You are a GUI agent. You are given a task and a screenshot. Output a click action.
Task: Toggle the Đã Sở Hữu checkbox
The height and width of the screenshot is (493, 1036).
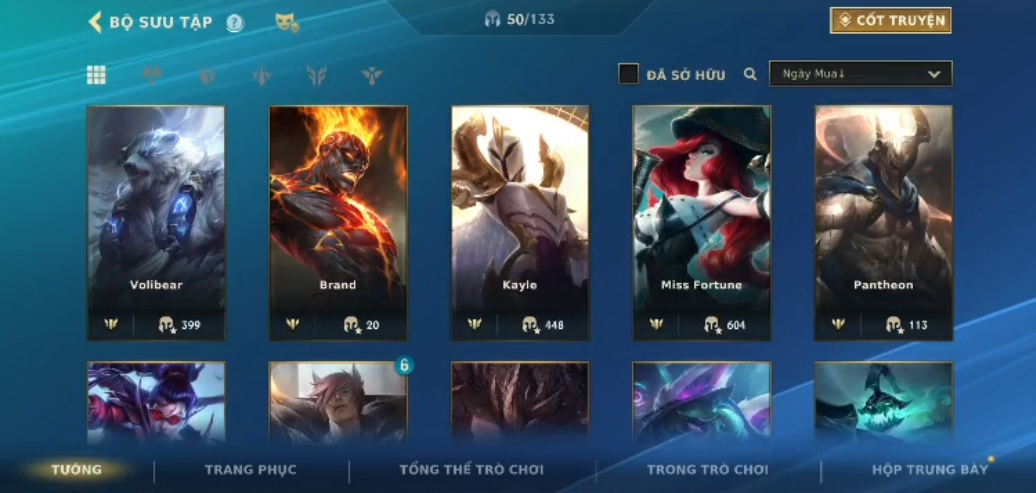point(628,74)
